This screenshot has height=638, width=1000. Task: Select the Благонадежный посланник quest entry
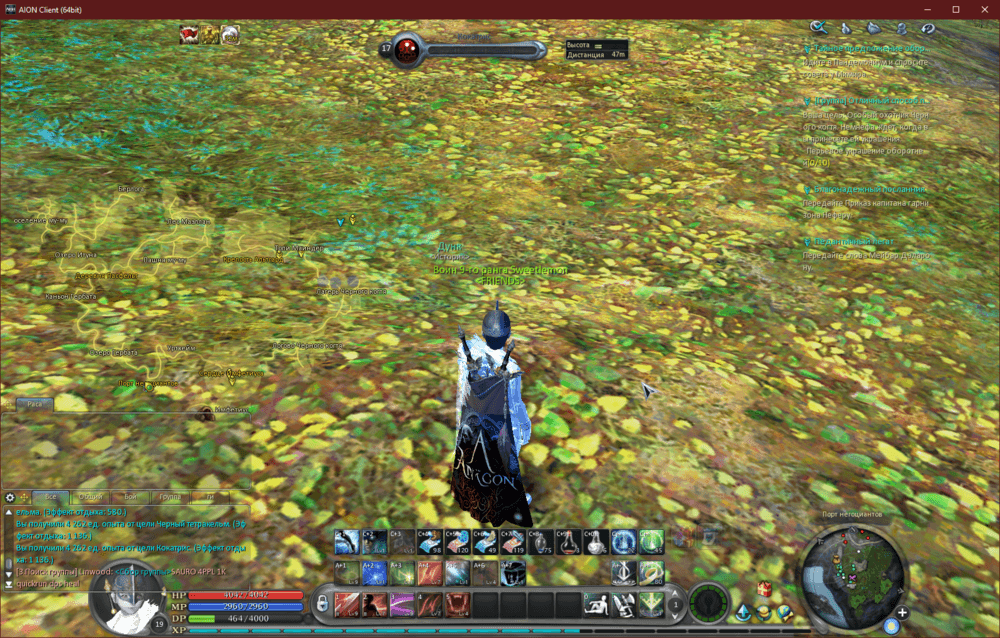coord(870,188)
